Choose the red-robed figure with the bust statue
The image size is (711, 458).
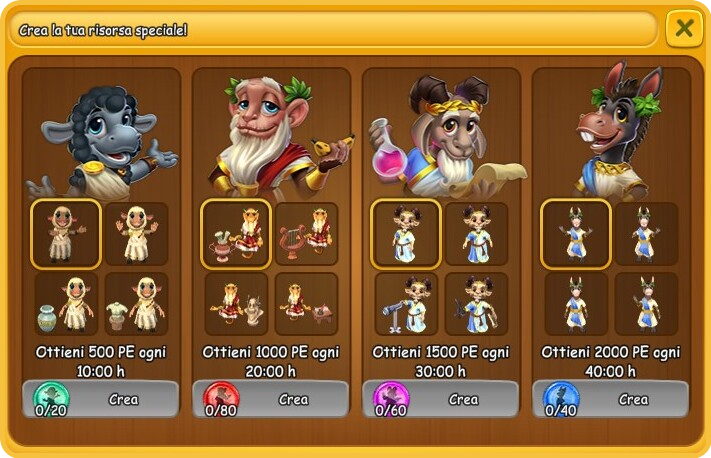point(236,304)
